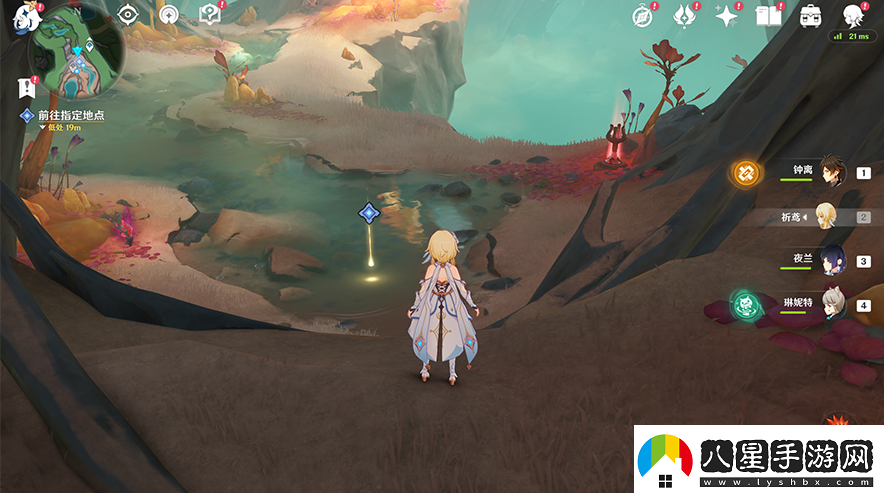The width and height of the screenshot is (884, 493).
Task: Switch to party member 钟离
Action: (x=832, y=173)
